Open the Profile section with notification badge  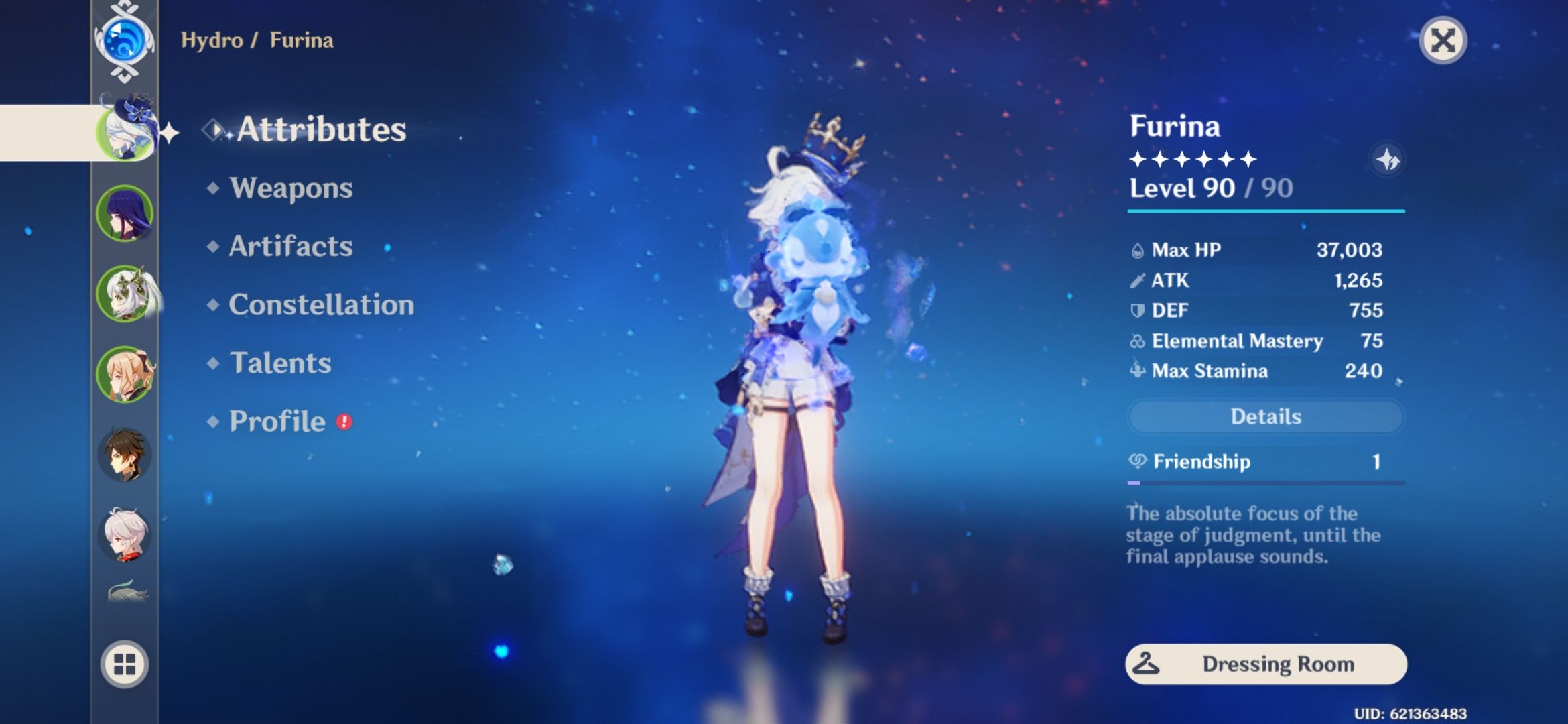[276, 422]
